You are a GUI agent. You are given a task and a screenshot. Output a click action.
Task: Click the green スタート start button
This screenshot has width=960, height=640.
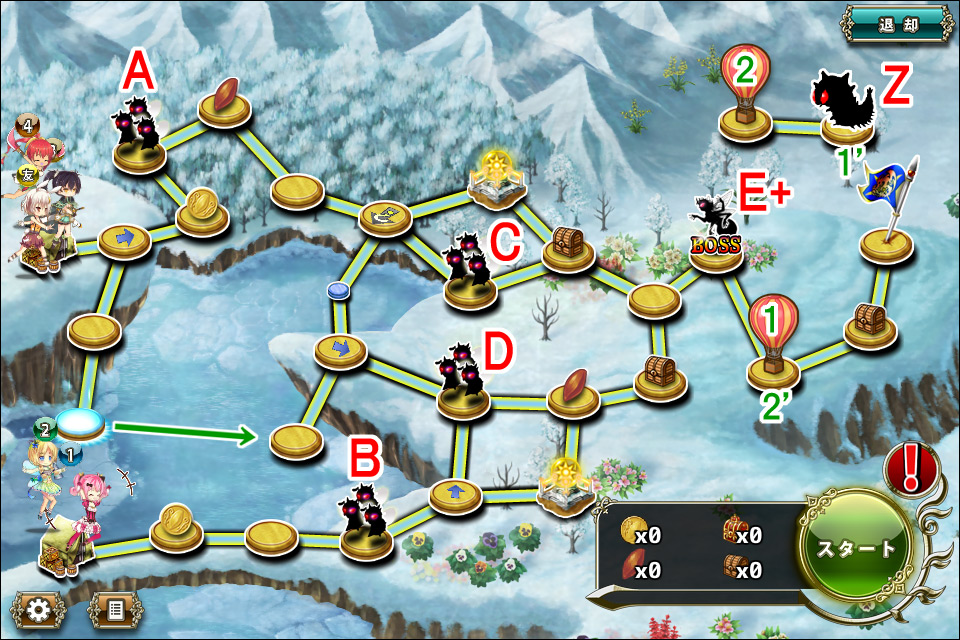pos(856,551)
